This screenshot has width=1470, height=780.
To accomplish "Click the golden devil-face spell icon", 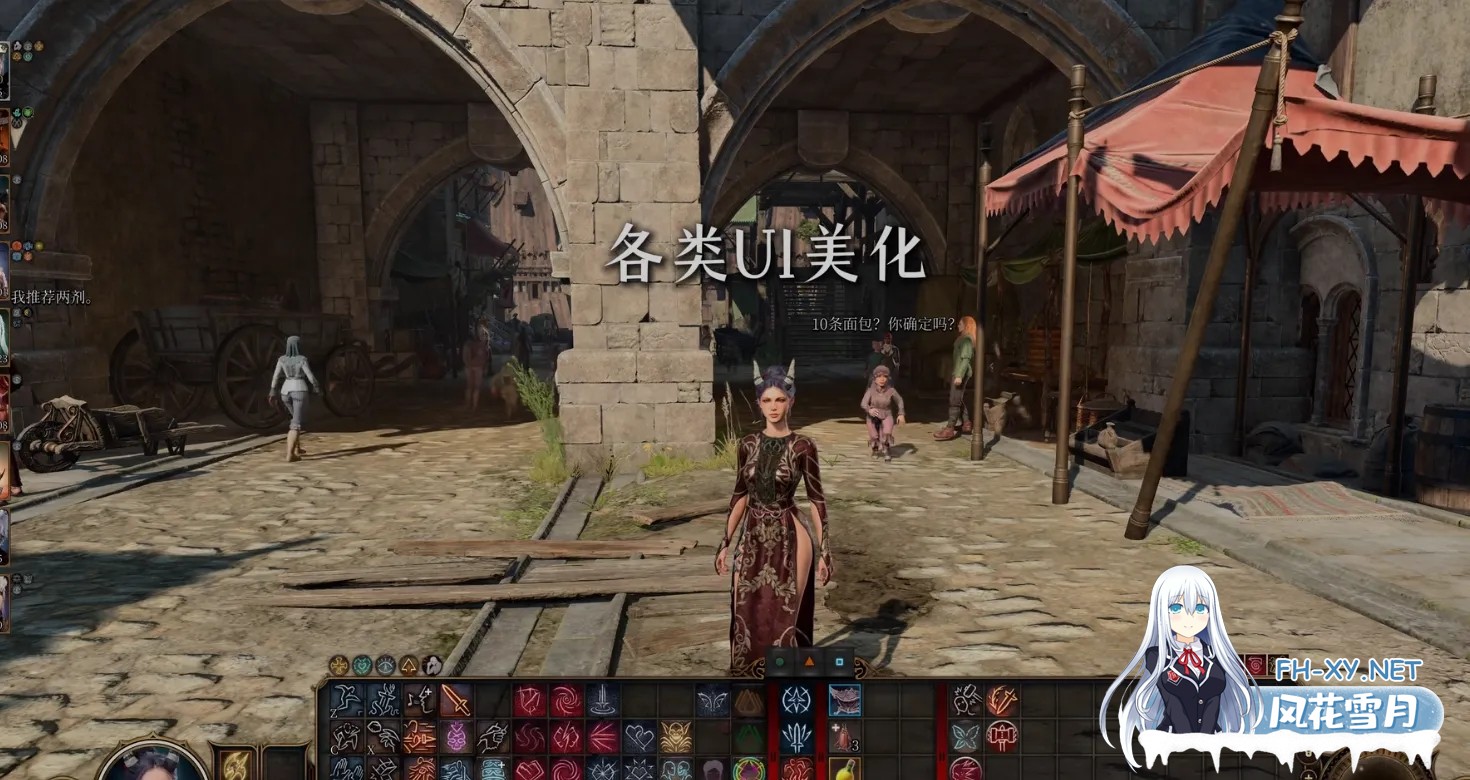I will point(677,735).
